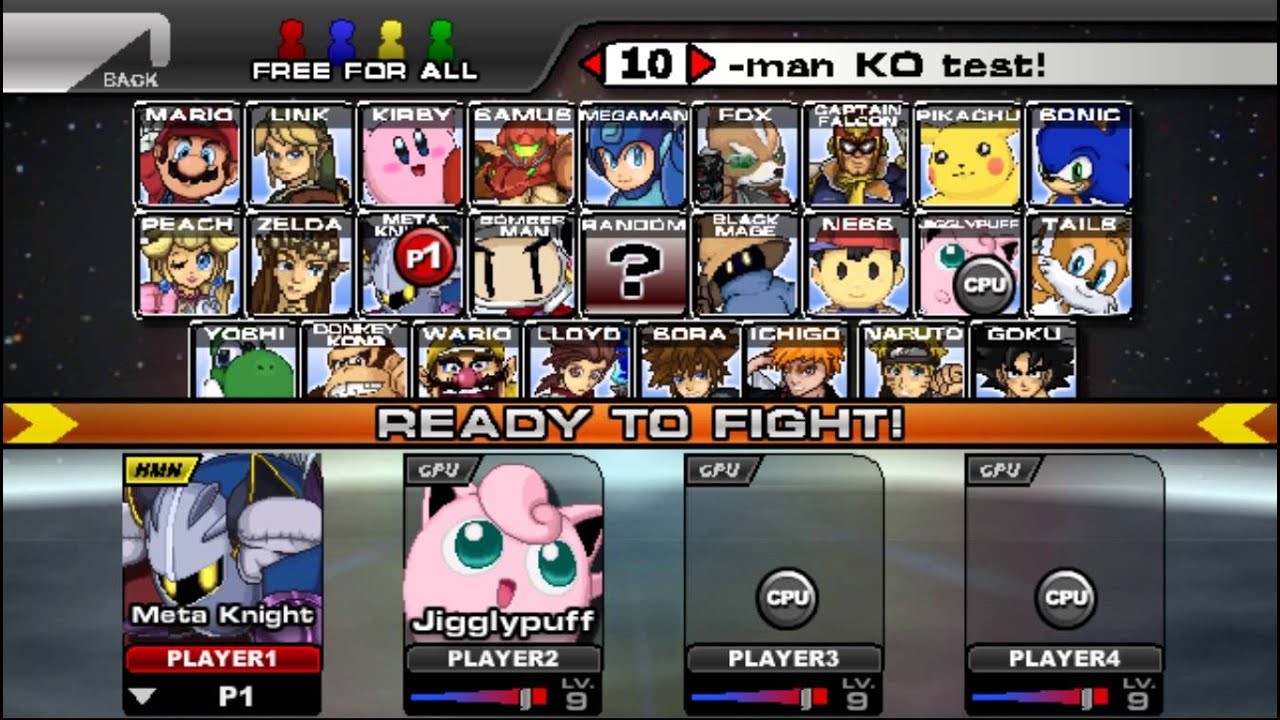Choose the Random question mark tile
Screen dimensions: 1280x720
[x=634, y=265]
